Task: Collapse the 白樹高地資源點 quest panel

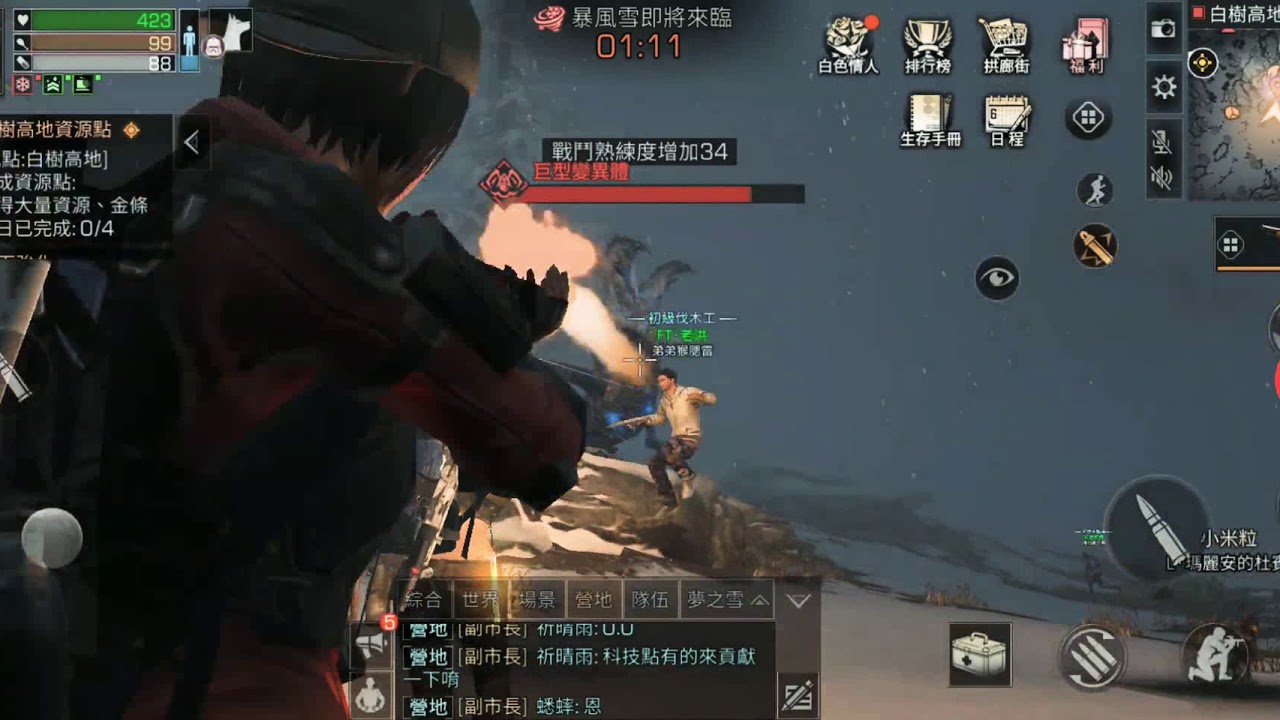Action: click(193, 142)
